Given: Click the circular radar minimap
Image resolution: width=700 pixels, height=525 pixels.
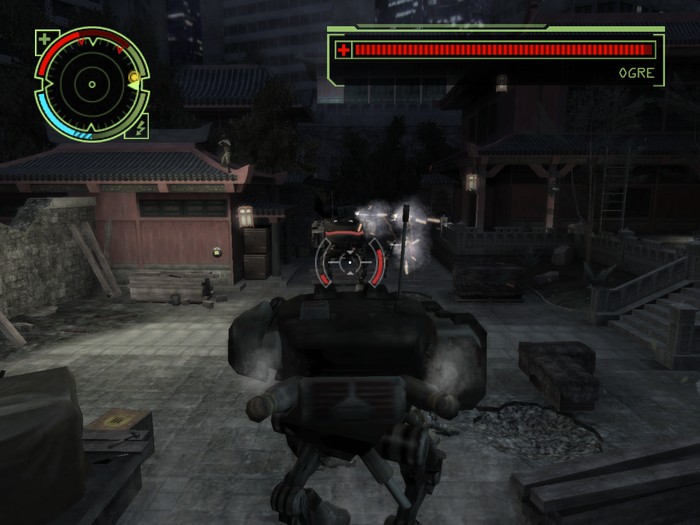Looking at the screenshot, I should (x=91, y=84).
